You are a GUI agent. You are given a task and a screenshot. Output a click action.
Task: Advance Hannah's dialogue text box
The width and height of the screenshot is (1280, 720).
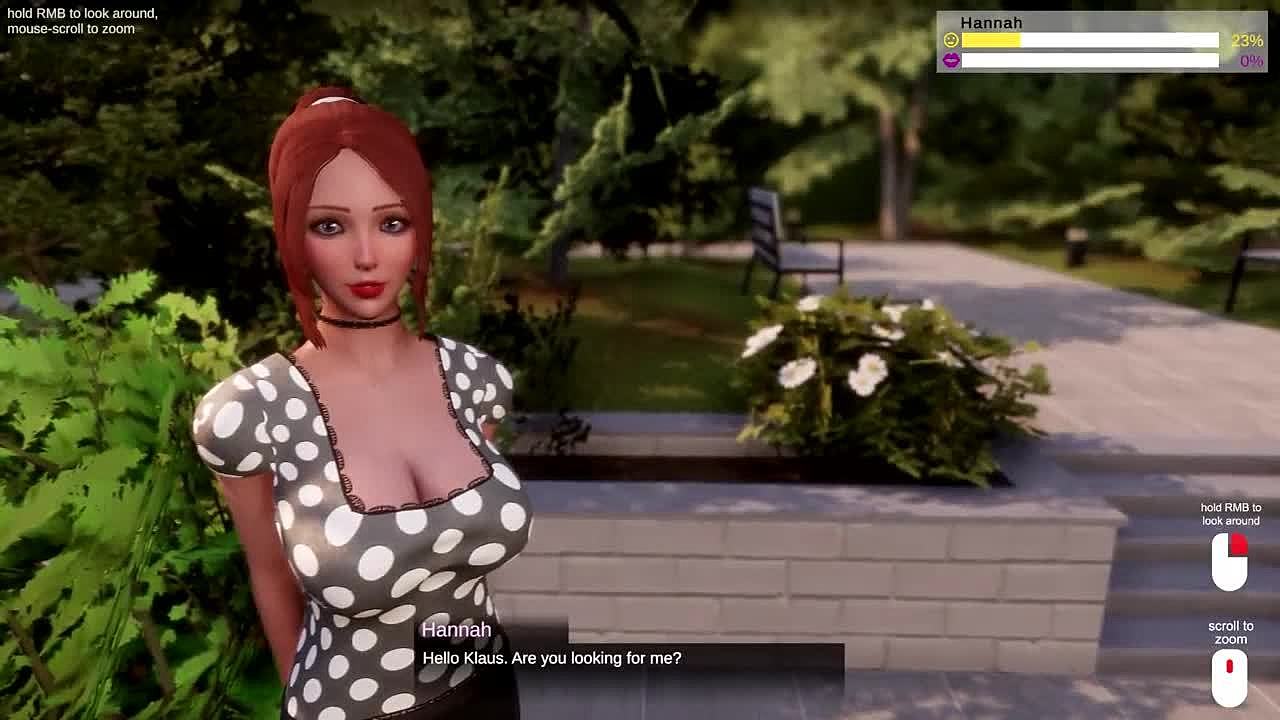click(630, 659)
